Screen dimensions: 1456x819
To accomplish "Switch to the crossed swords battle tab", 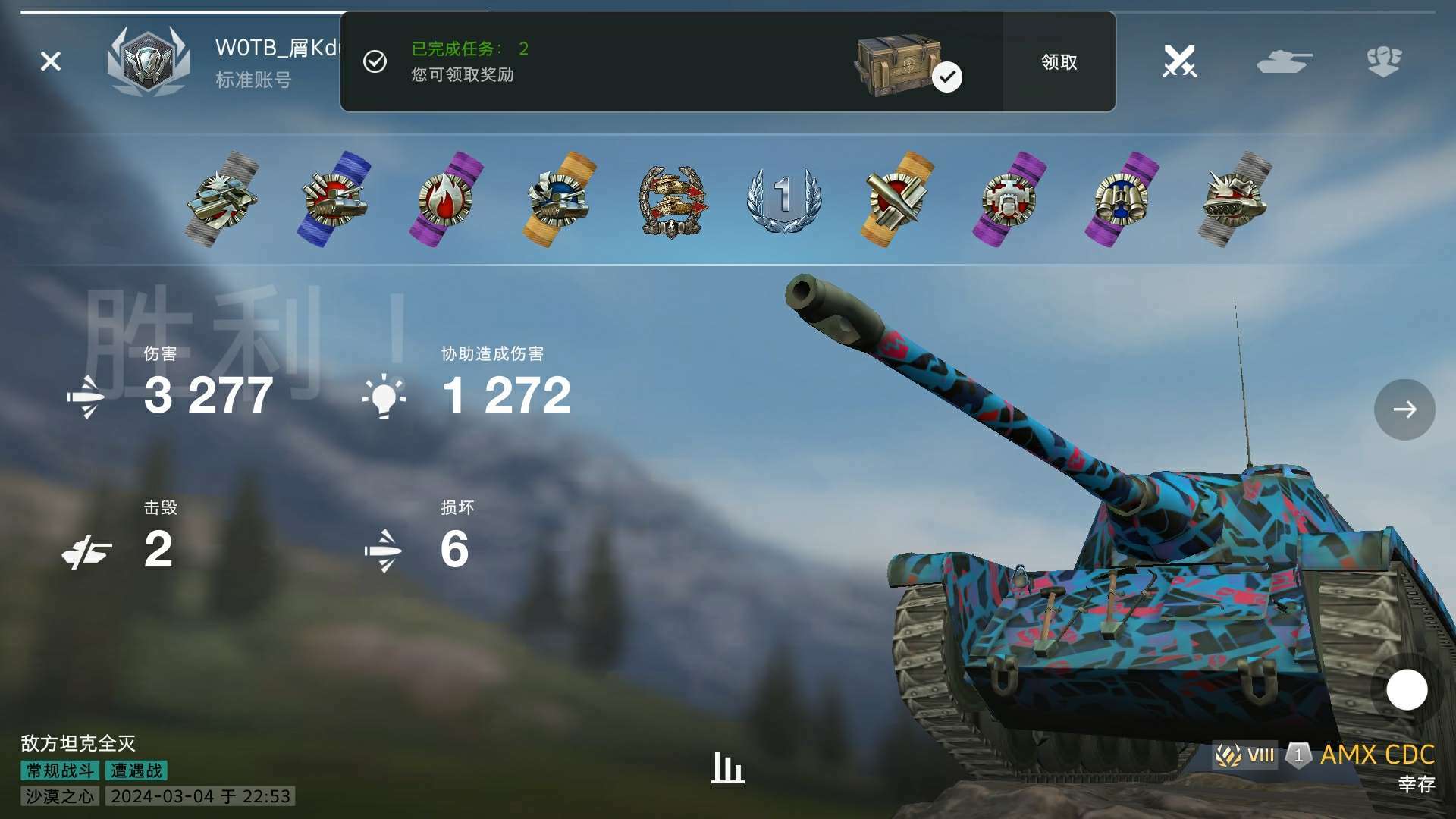I will pyautogui.click(x=1179, y=61).
